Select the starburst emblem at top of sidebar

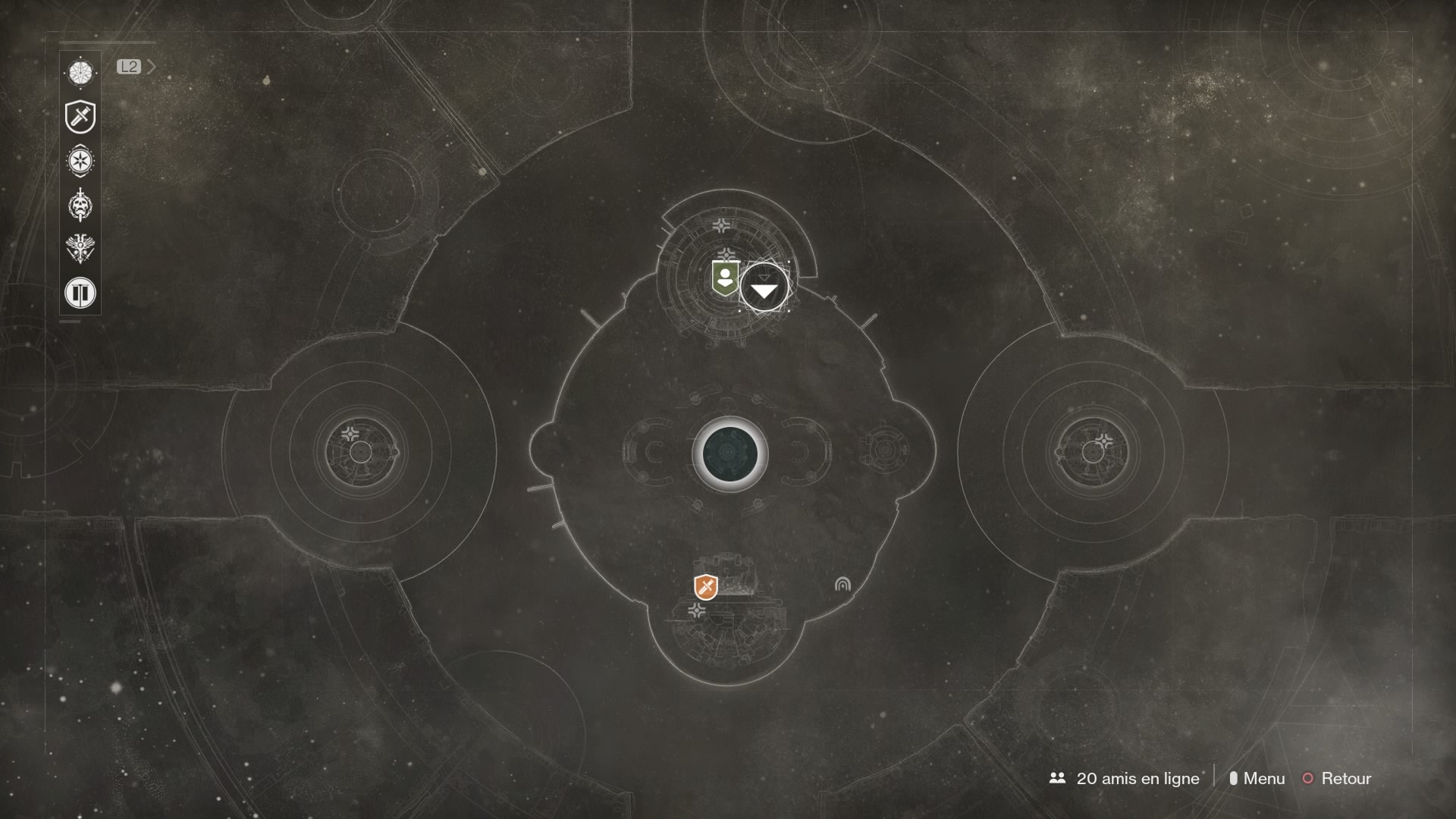(x=80, y=73)
